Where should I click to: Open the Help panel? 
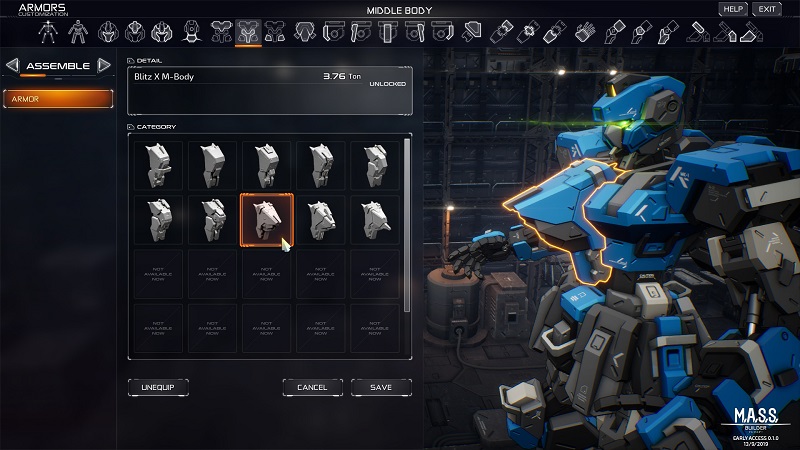(x=733, y=9)
